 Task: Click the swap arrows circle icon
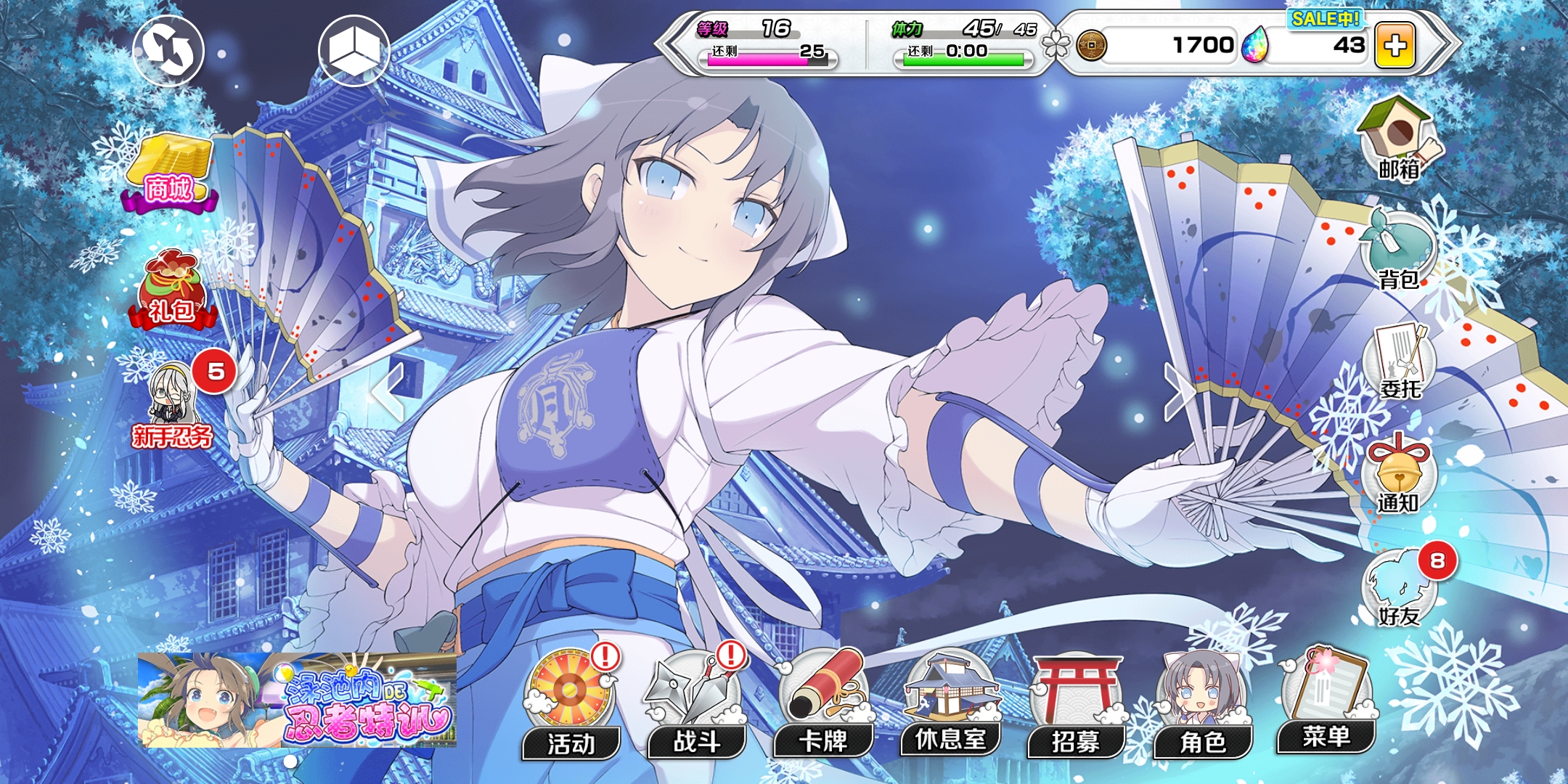tap(168, 51)
